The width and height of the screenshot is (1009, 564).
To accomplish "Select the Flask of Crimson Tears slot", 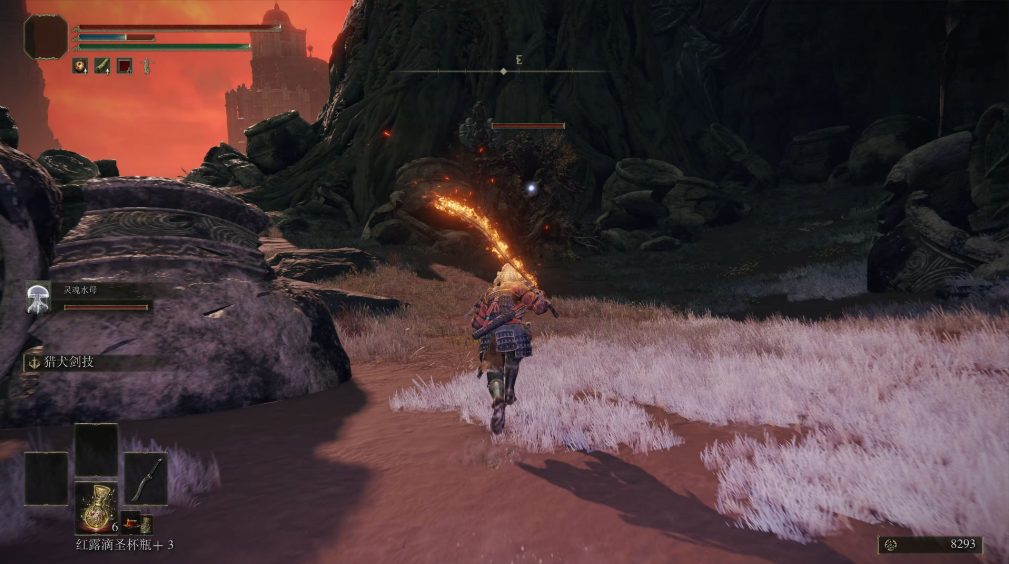I will (x=96, y=506).
